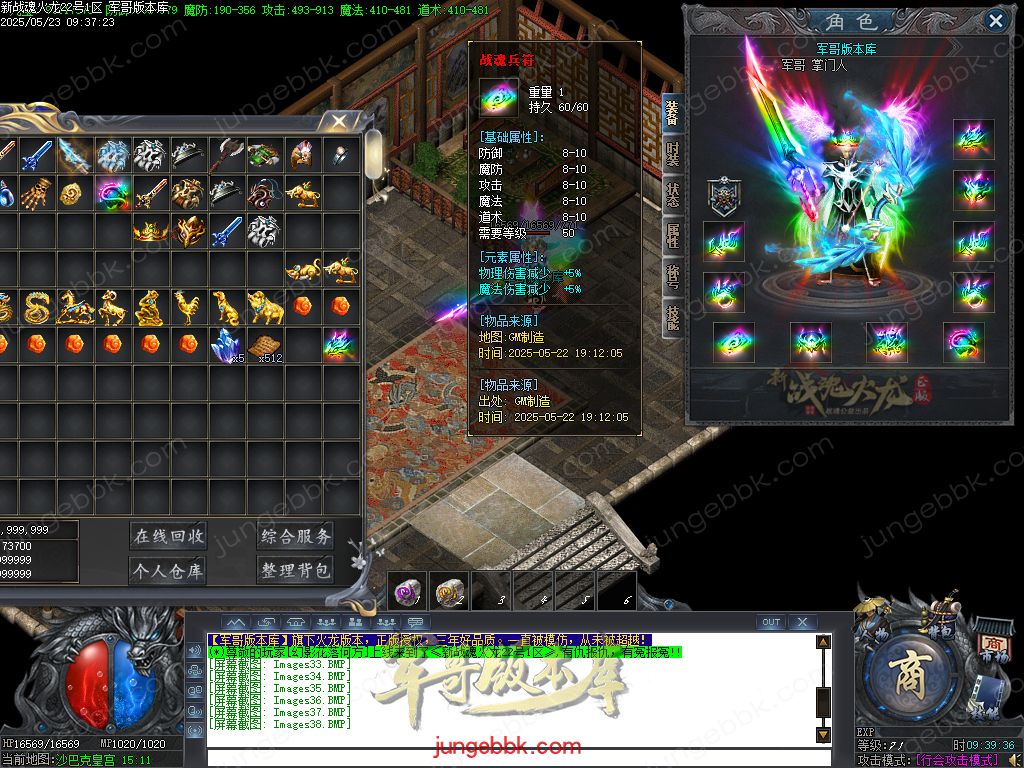
Task: Select the 装备 equipment tab
Action: (672, 114)
